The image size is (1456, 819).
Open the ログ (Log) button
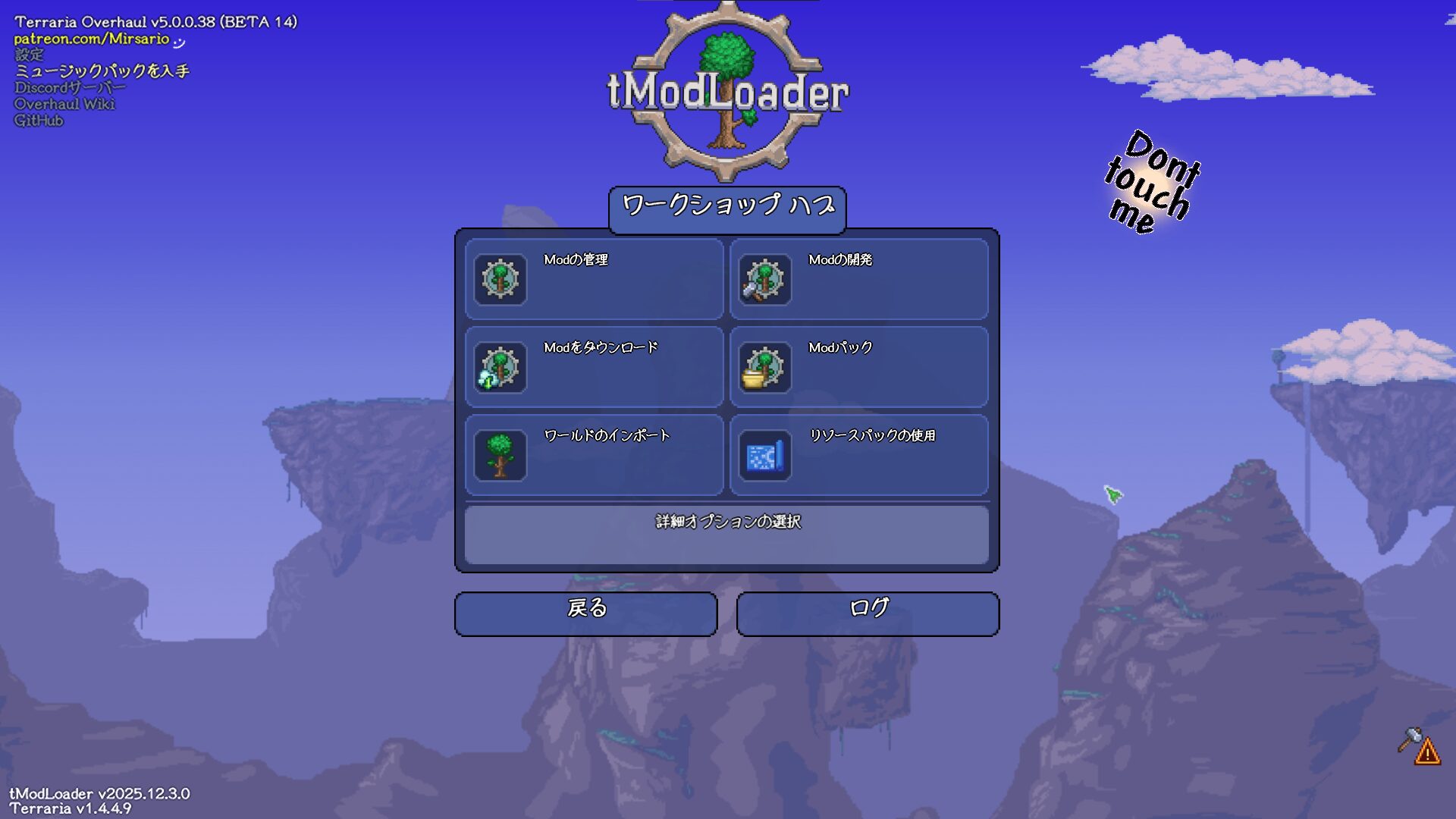[x=868, y=613]
